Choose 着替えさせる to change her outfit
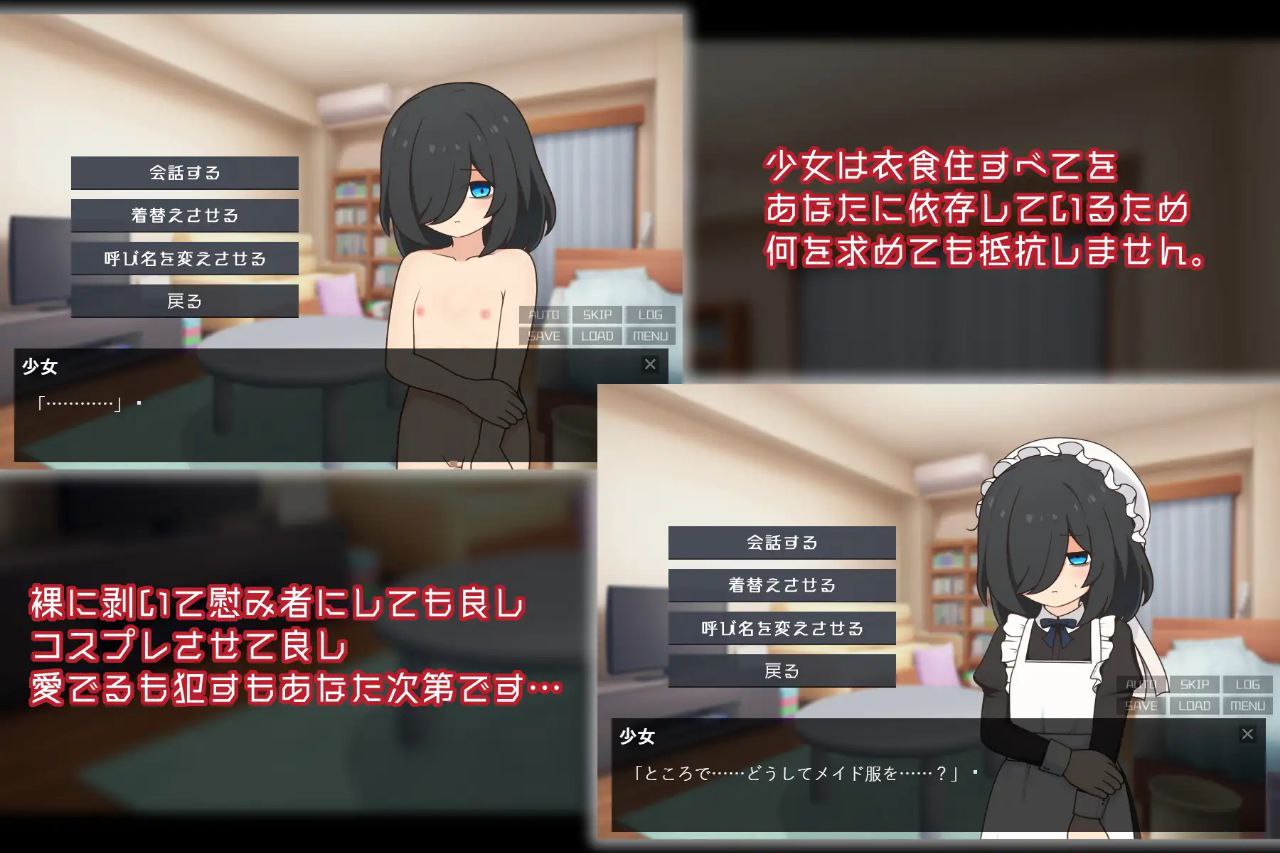1280x853 pixels. pyautogui.click(x=184, y=215)
